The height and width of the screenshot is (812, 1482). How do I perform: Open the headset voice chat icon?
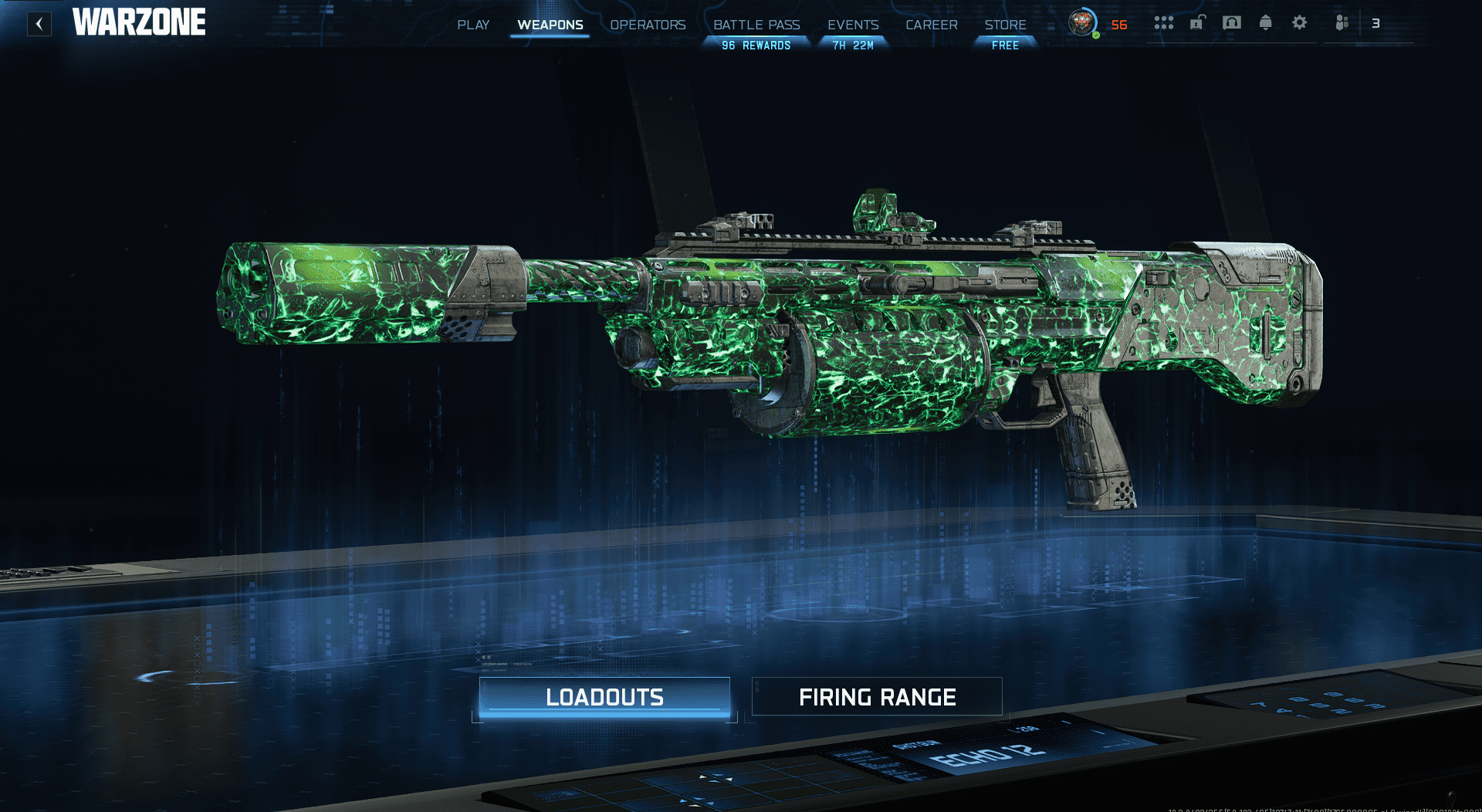click(x=1231, y=23)
